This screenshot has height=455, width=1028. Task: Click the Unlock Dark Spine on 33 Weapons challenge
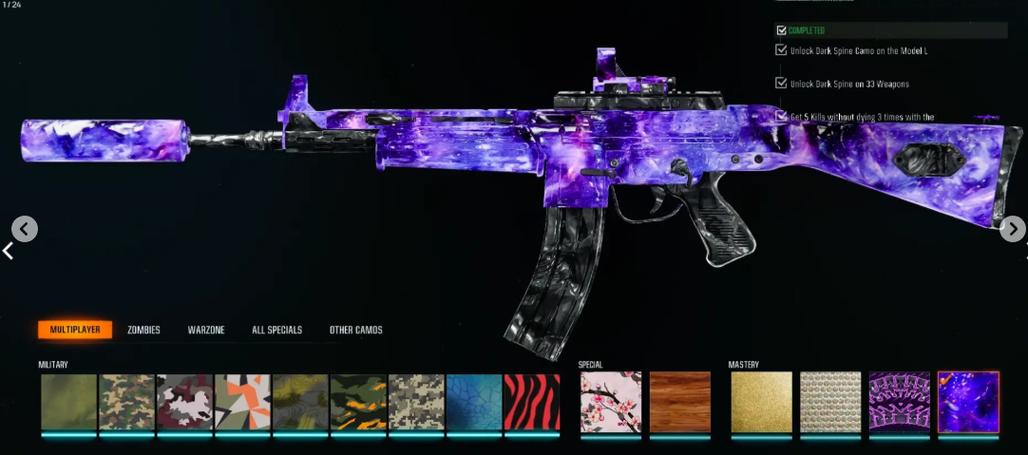(849, 84)
